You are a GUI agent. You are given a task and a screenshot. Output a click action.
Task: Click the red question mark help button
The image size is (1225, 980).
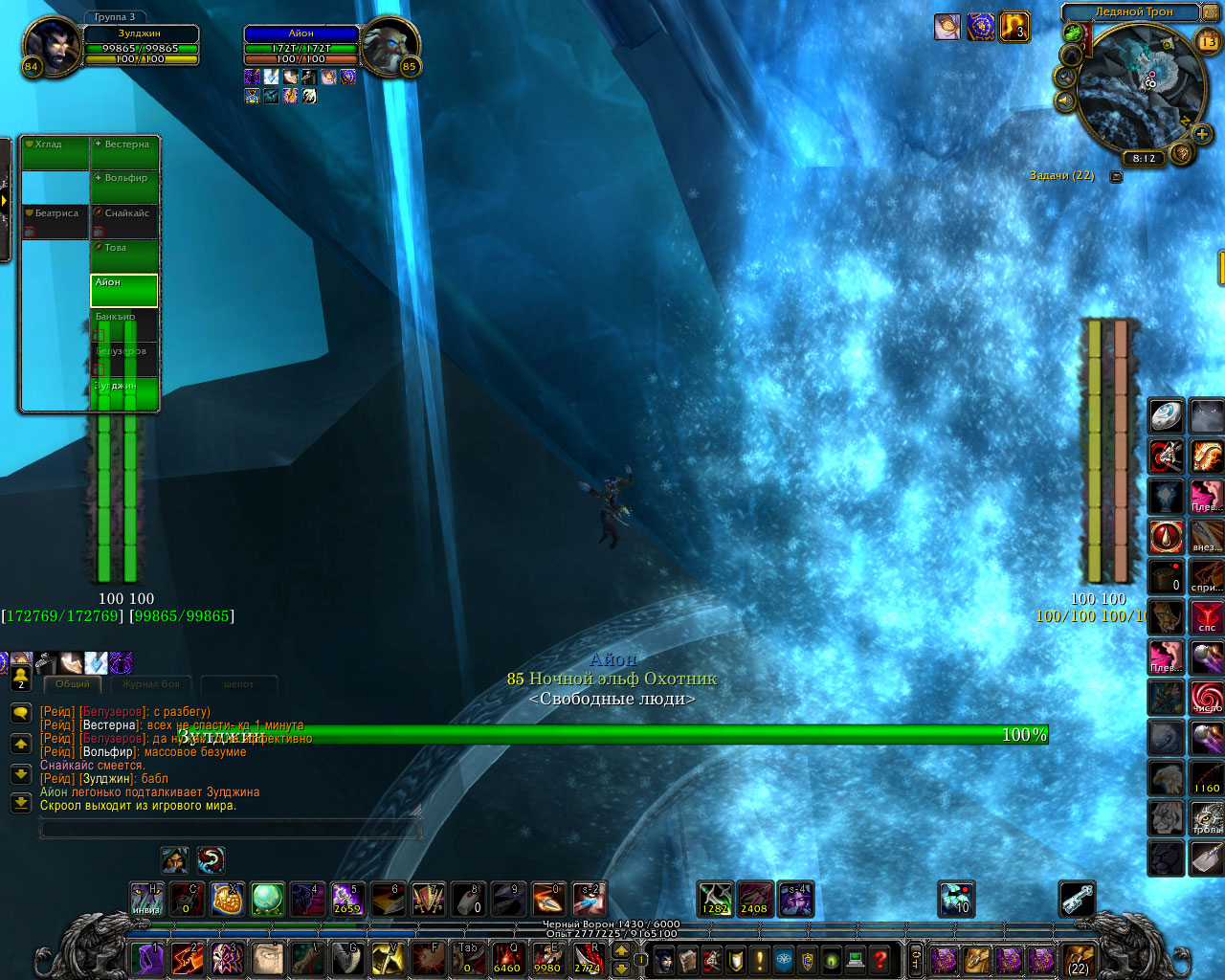[x=880, y=958]
